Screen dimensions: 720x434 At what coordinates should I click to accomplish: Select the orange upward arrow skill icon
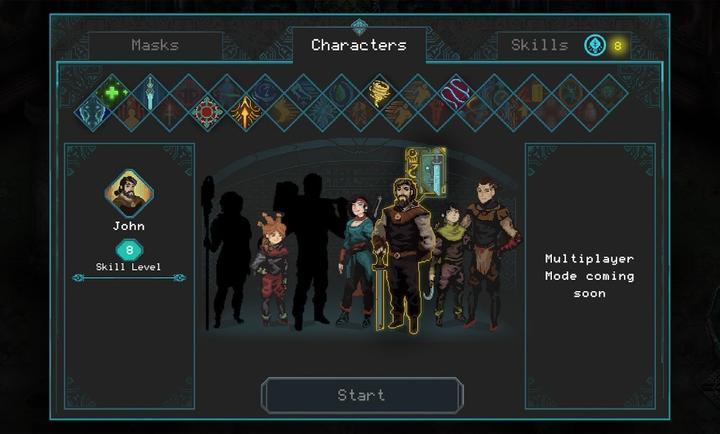pyautogui.click(x=245, y=112)
